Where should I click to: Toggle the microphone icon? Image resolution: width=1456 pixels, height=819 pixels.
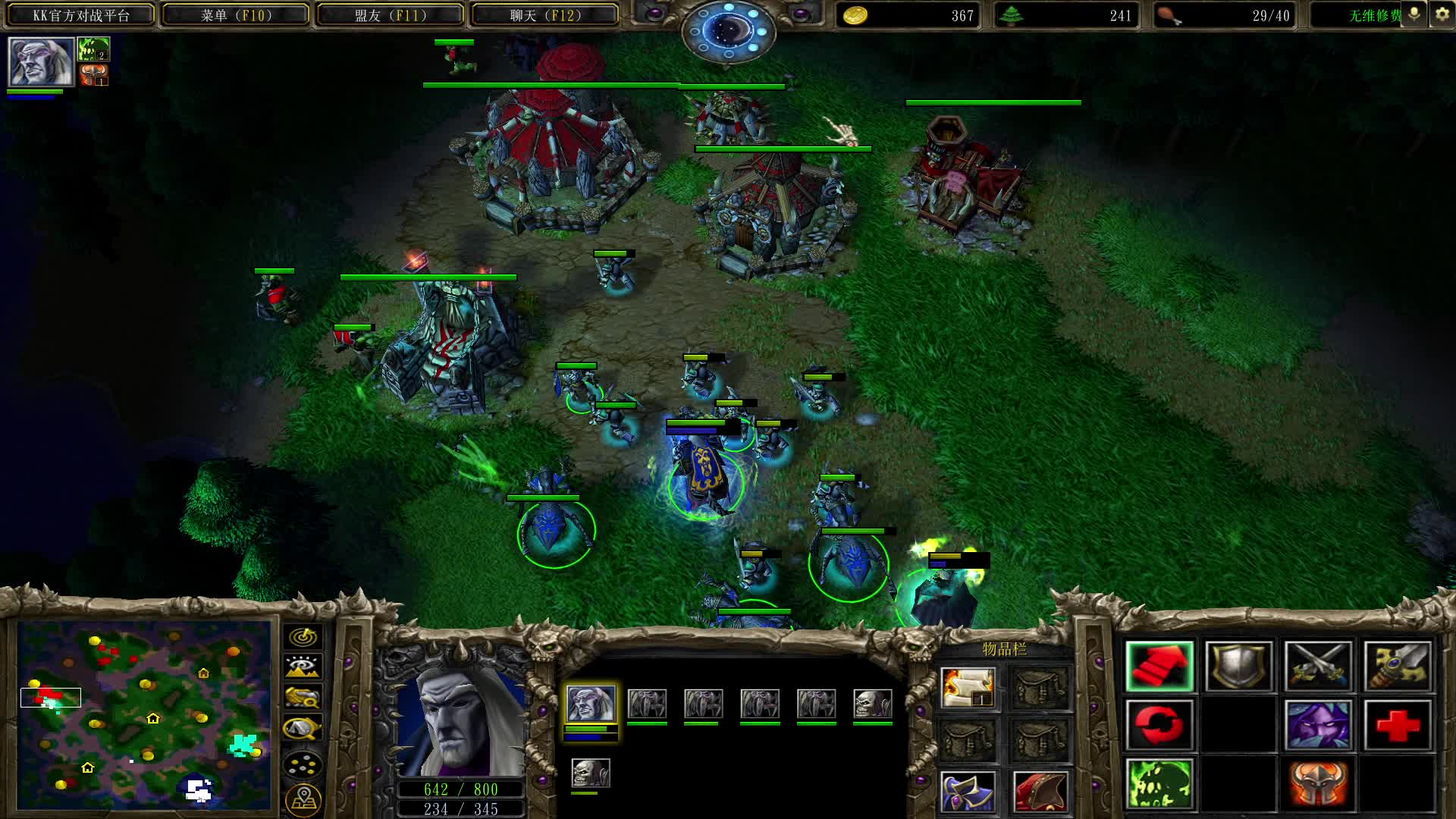click(x=1414, y=14)
